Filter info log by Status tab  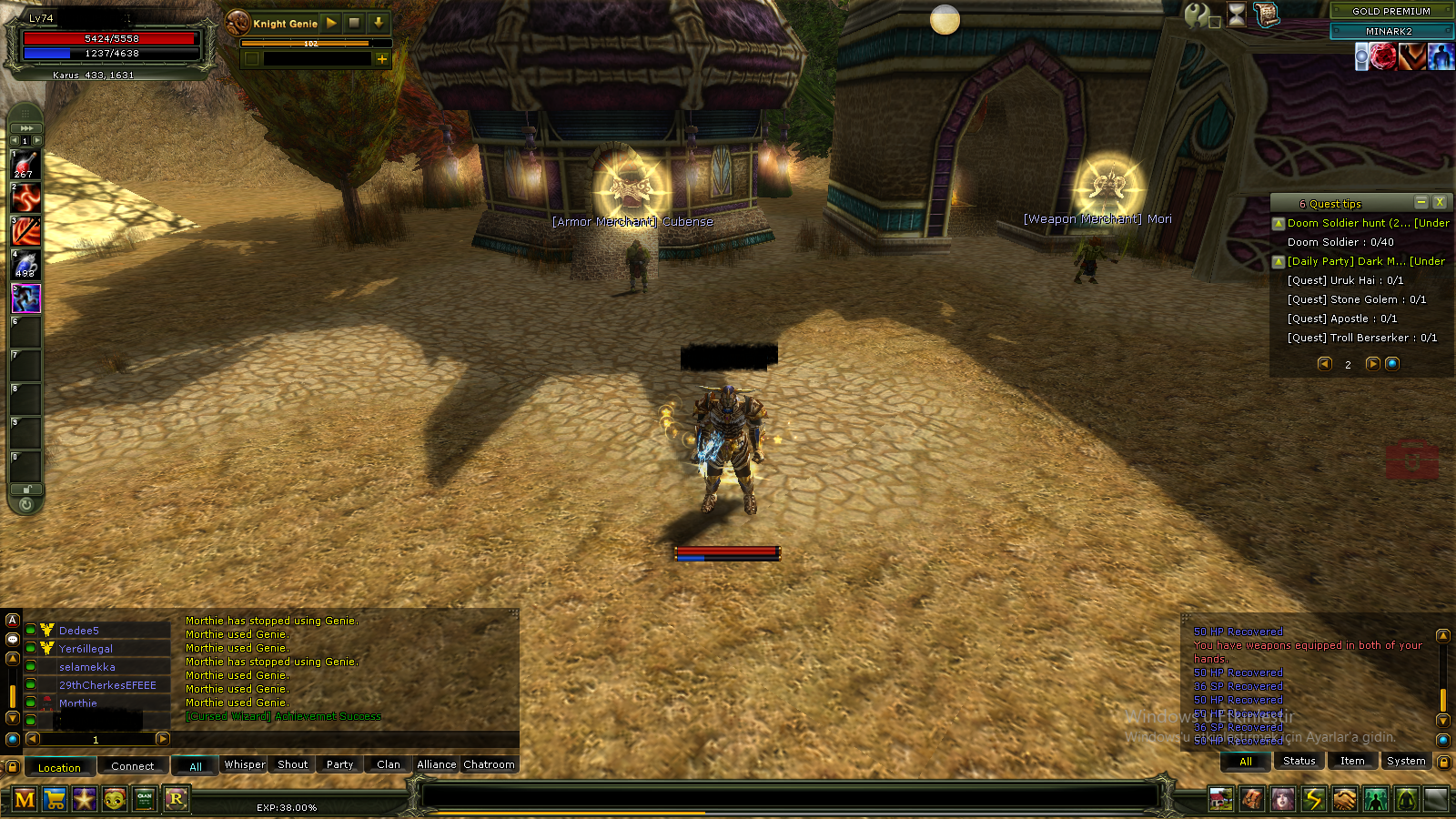(x=1299, y=761)
